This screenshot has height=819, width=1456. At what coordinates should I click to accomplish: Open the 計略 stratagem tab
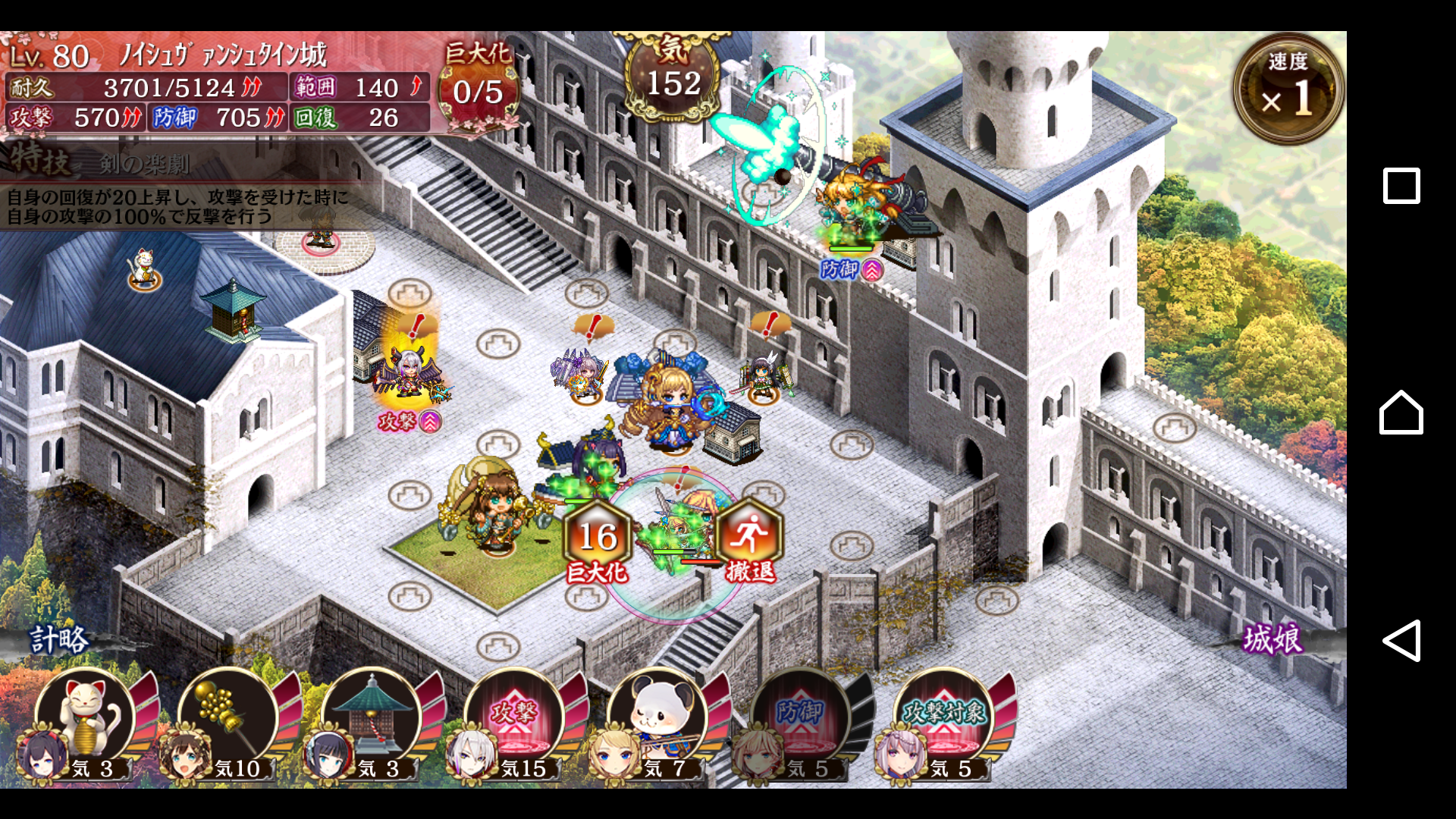[59, 639]
